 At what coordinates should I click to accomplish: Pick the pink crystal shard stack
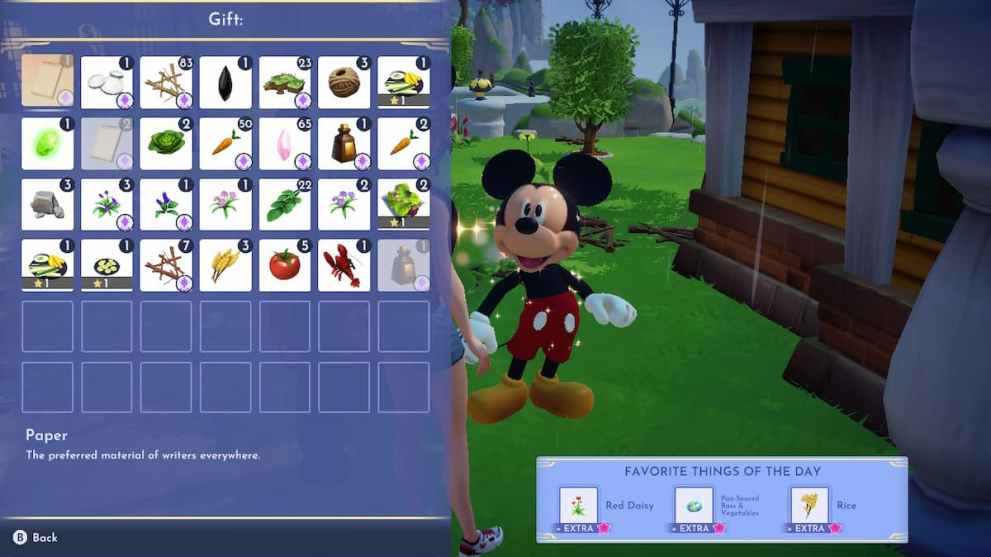click(x=285, y=144)
